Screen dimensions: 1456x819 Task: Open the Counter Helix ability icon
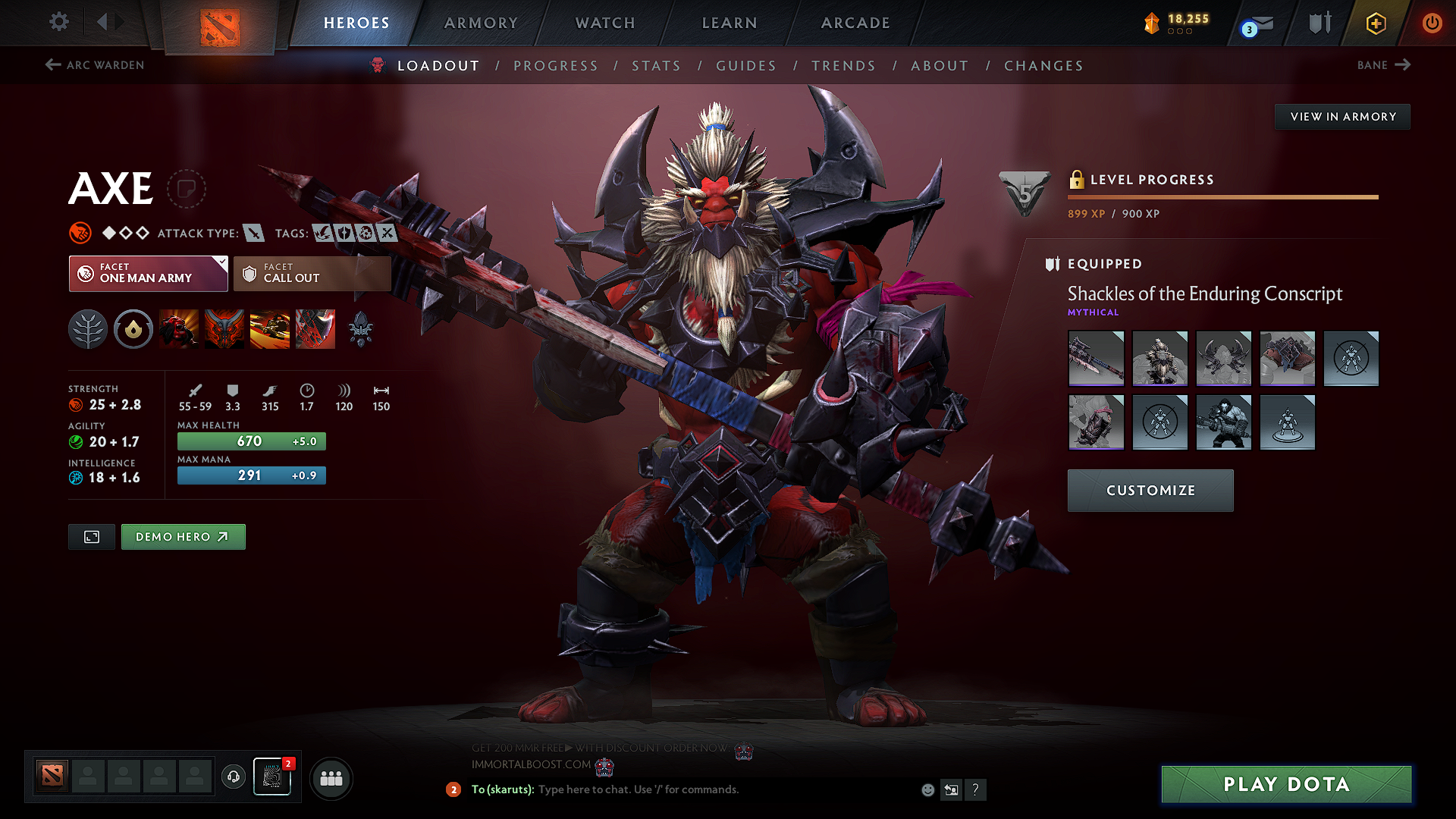coord(270,328)
